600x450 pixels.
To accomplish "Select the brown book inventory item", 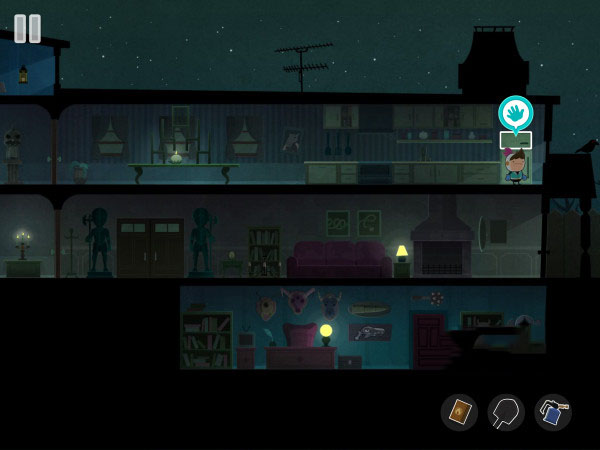I will click(x=460, y=412).
